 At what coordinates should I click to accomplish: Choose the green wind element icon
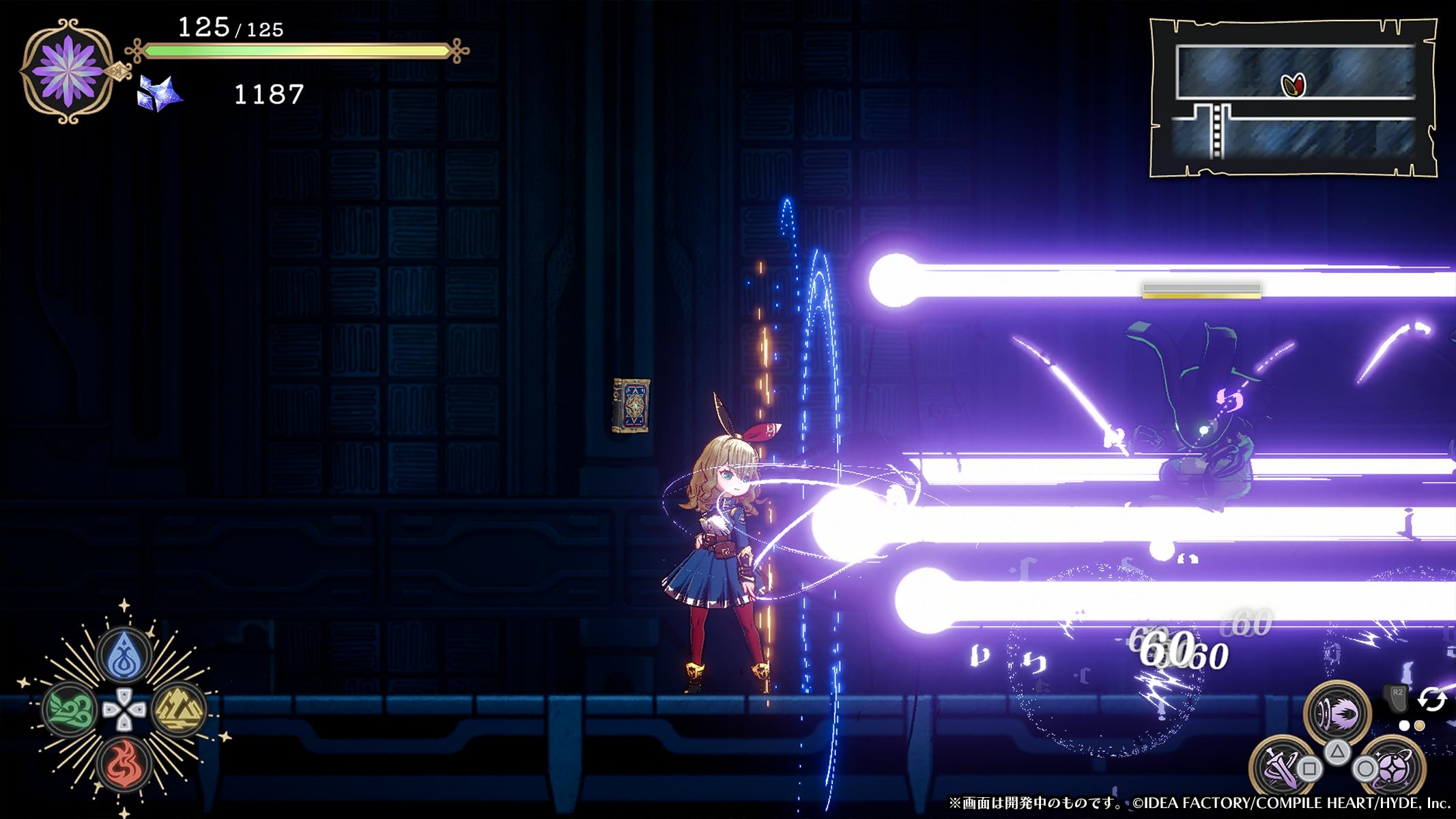click(70, 709)
